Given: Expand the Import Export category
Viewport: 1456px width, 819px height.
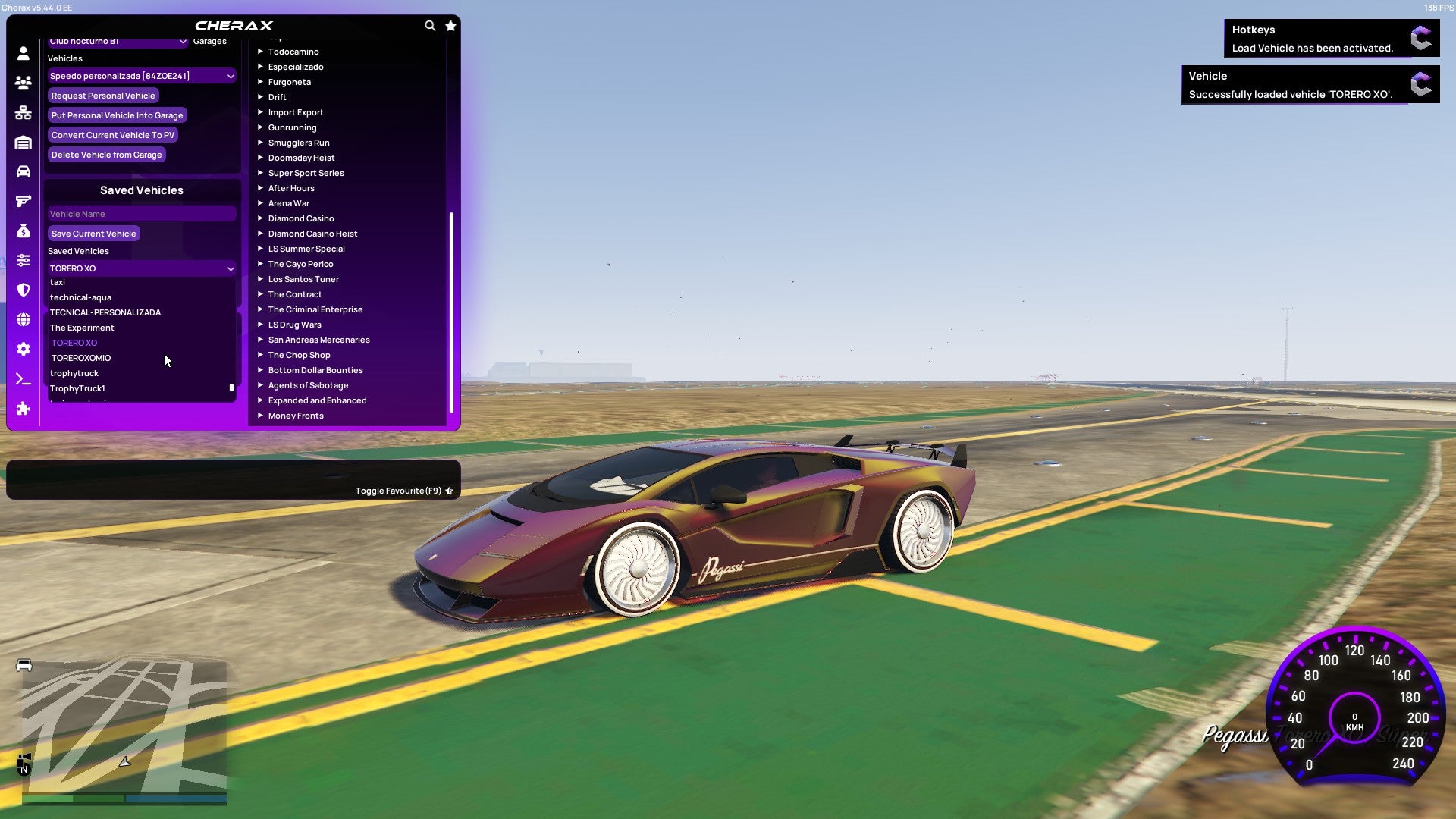Looking at the screenshot, I should pos(296,112).
